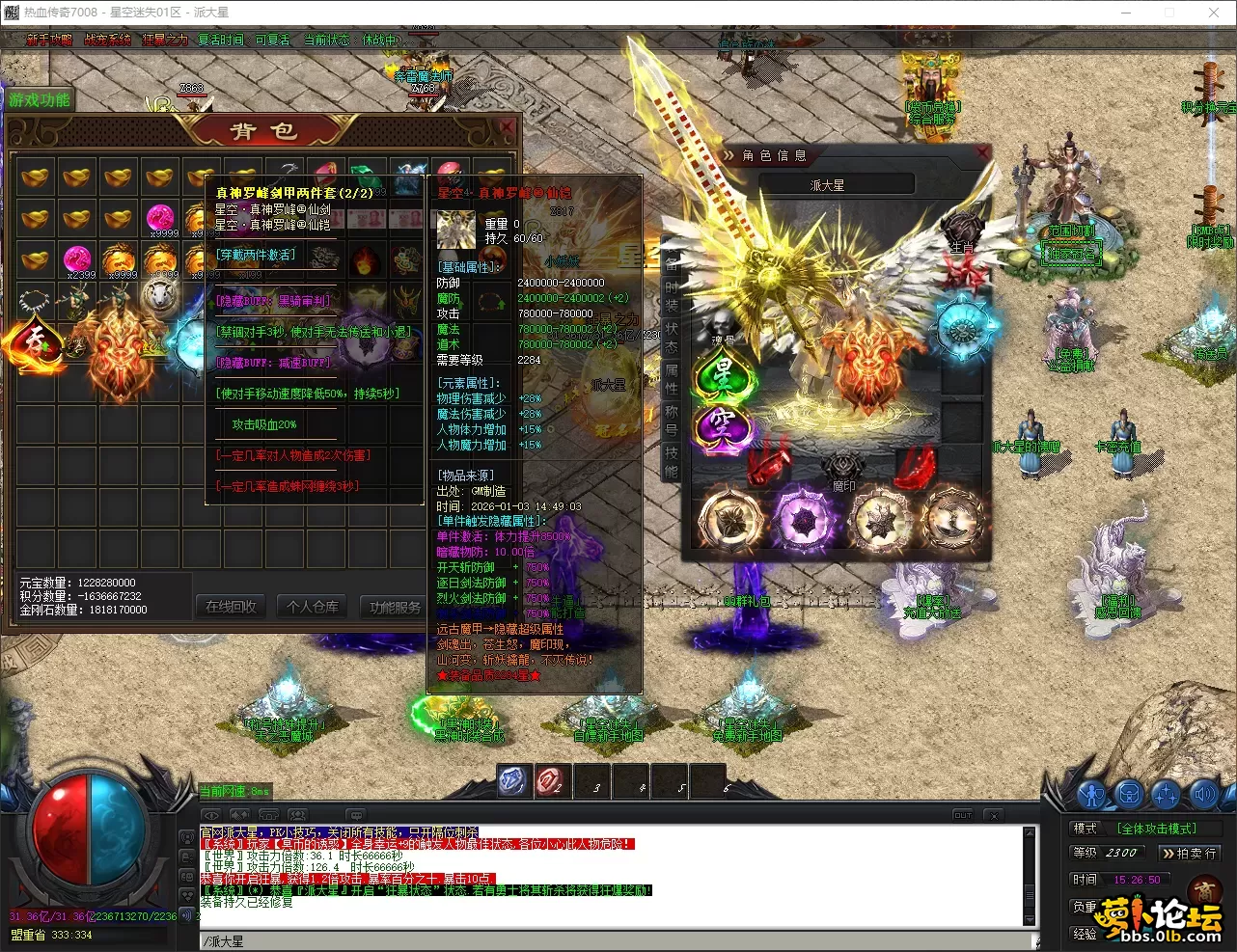The width and height of the screenshot is (1237, 952).
Task: Show the 称号 titles tab
Action: [672, 420]
